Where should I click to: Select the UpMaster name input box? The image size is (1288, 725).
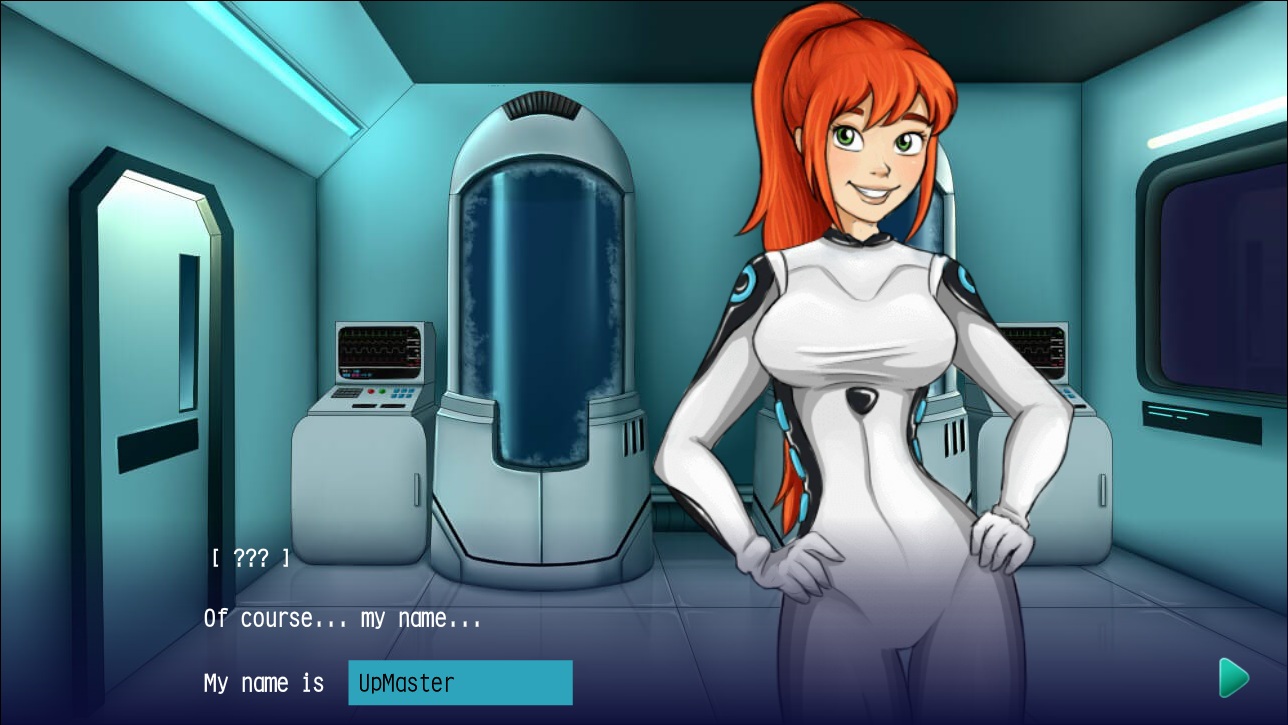pyautogui.click(x=460, y=683)
